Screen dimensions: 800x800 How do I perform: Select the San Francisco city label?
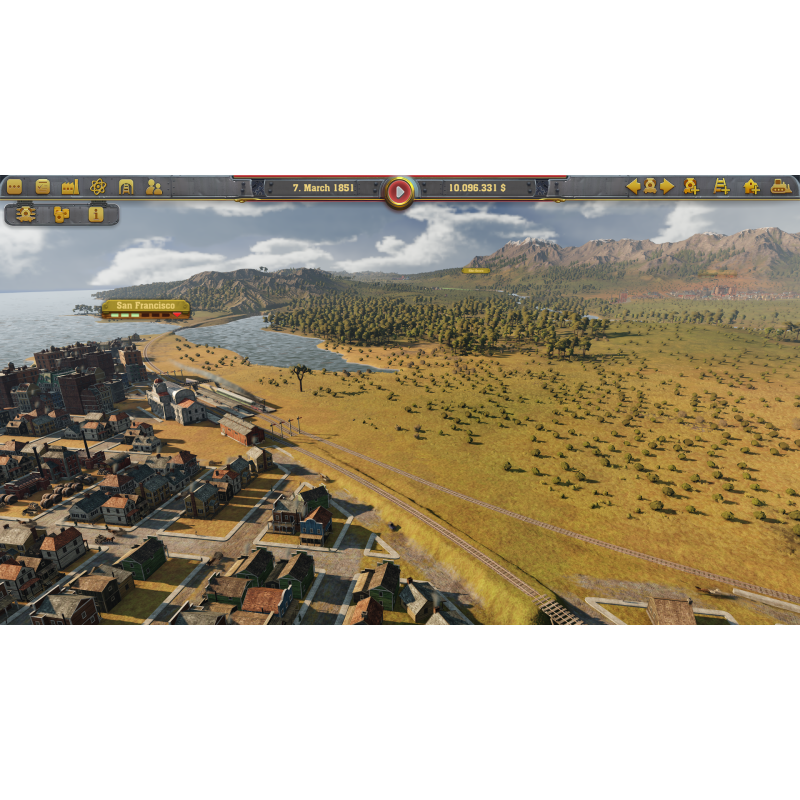[x=145, y=305]
